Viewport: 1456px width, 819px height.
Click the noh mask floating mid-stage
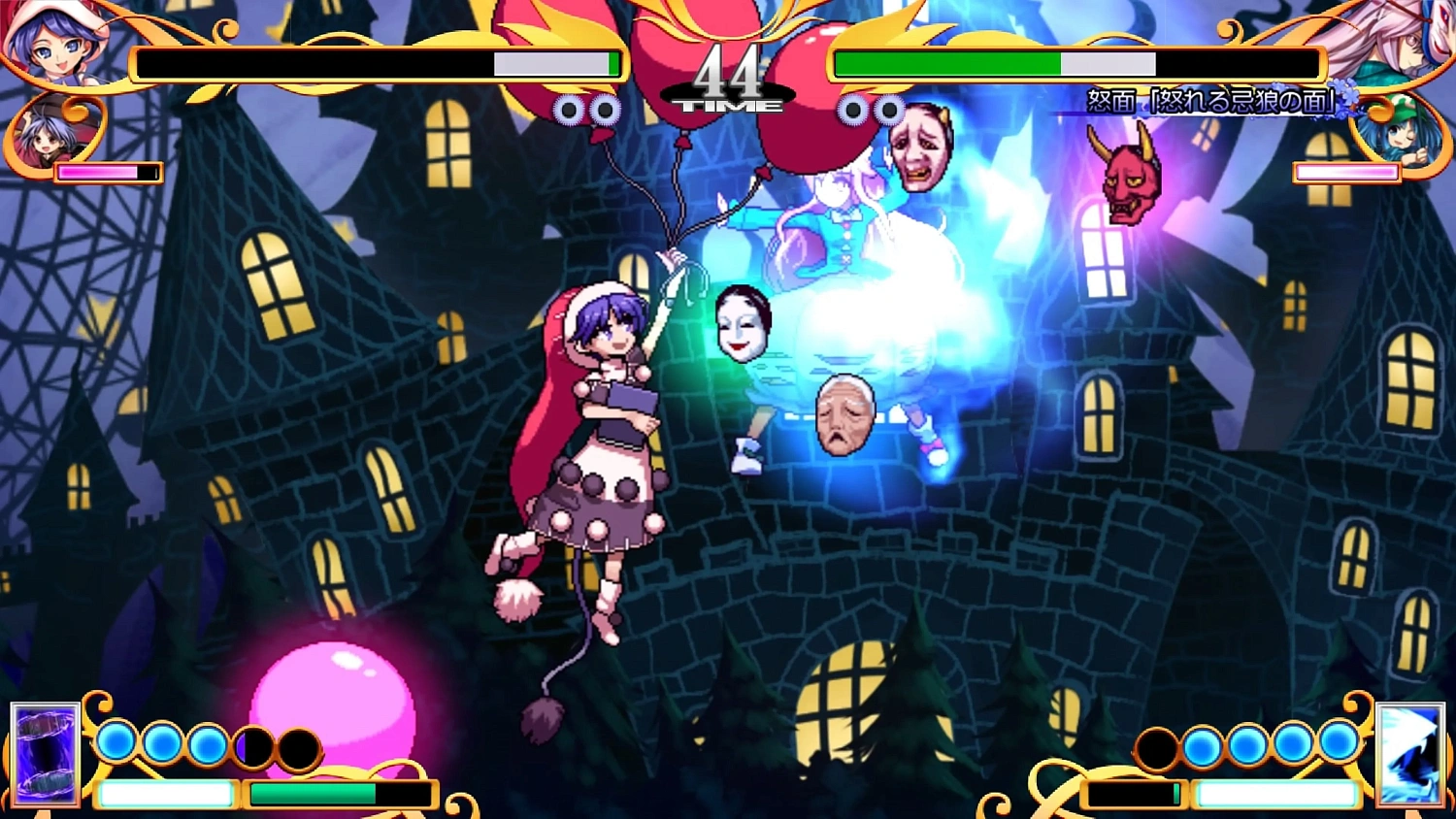(743, 325)
